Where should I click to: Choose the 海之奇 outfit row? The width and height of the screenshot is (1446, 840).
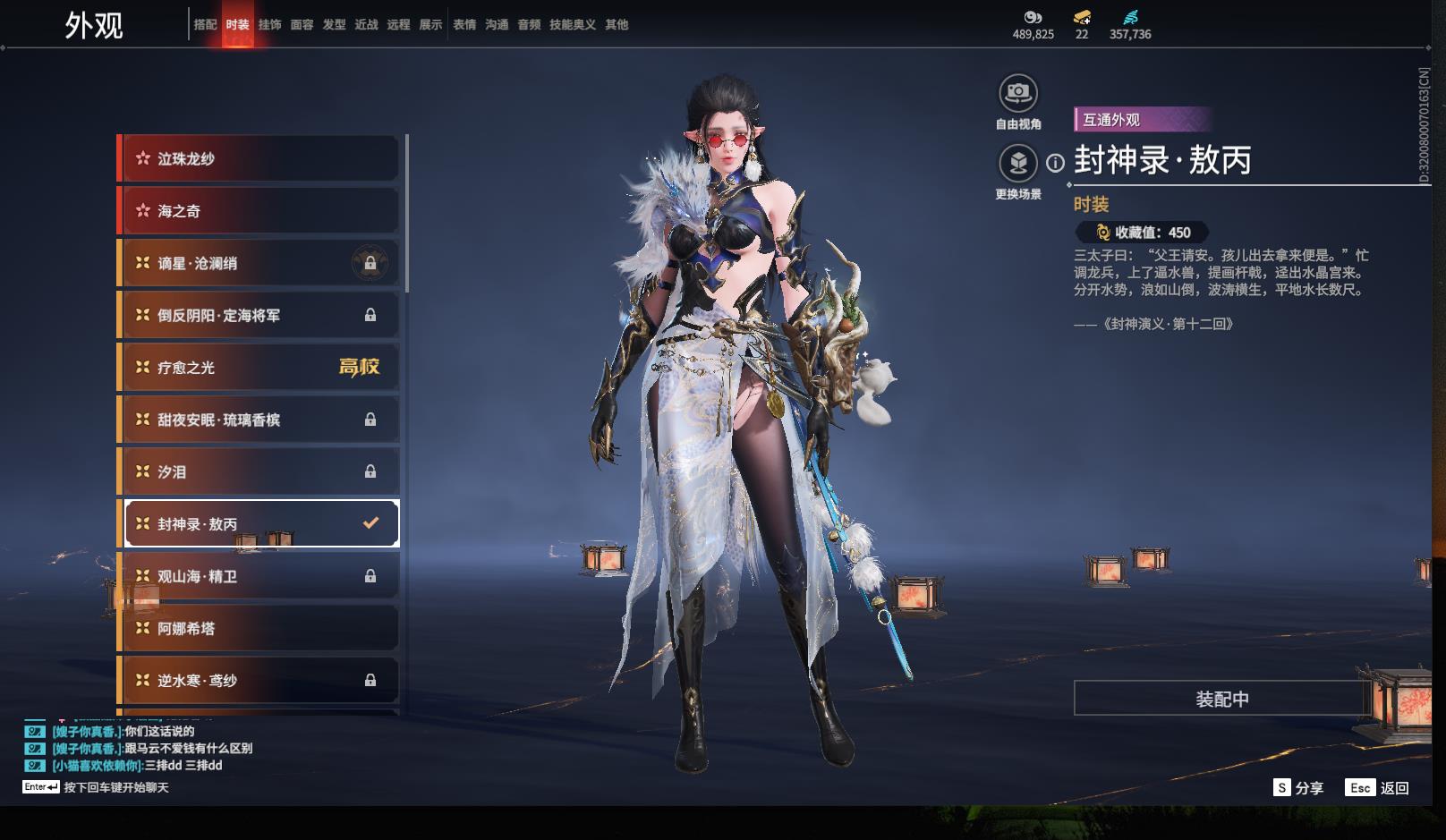(x=259, y=211)
